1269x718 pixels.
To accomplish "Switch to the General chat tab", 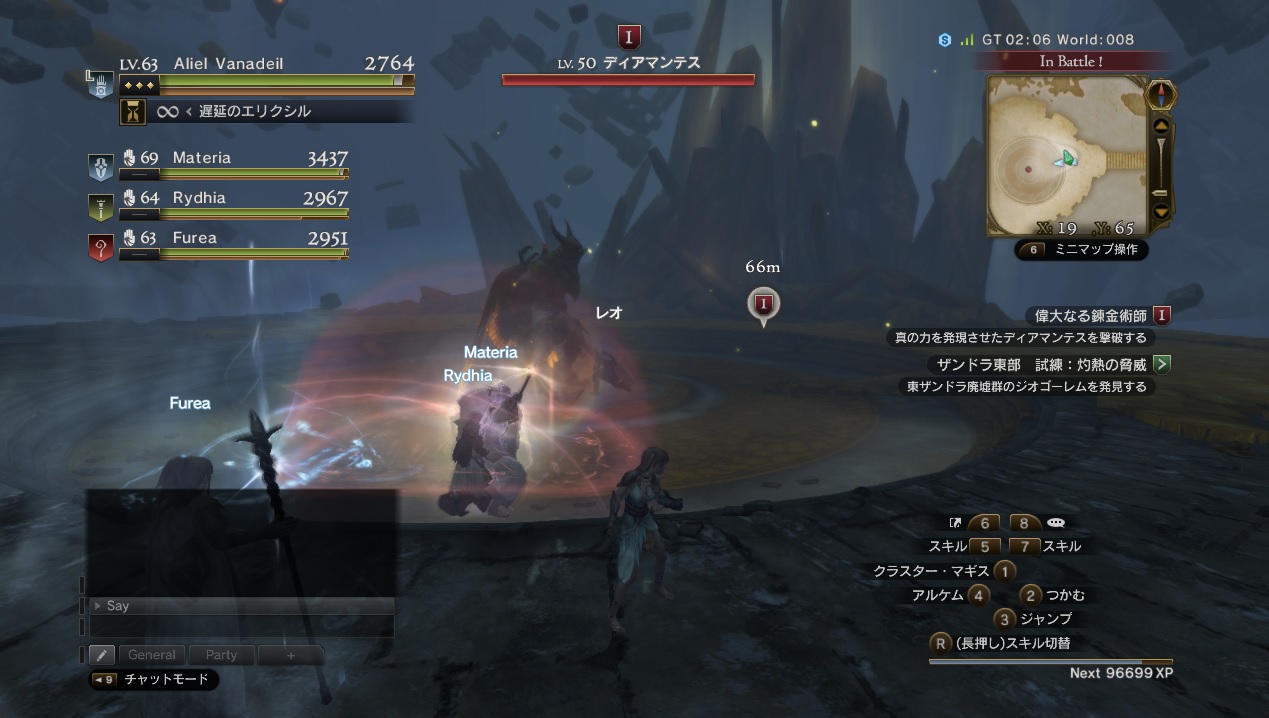I will pyautogui.click(x=151, y=655).
